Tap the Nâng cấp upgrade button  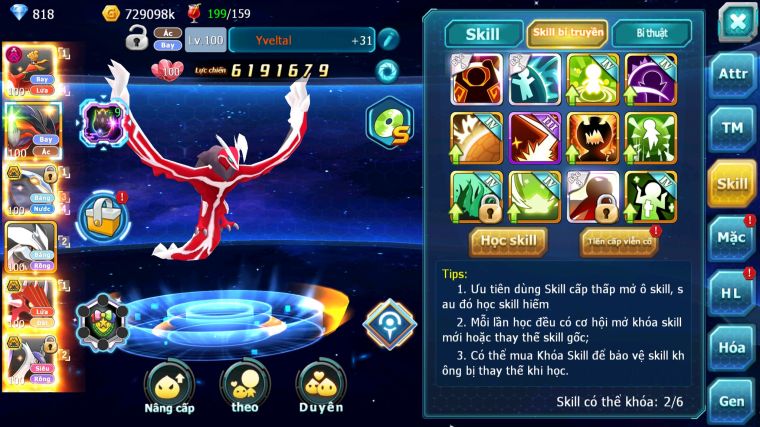coord(169,387)
